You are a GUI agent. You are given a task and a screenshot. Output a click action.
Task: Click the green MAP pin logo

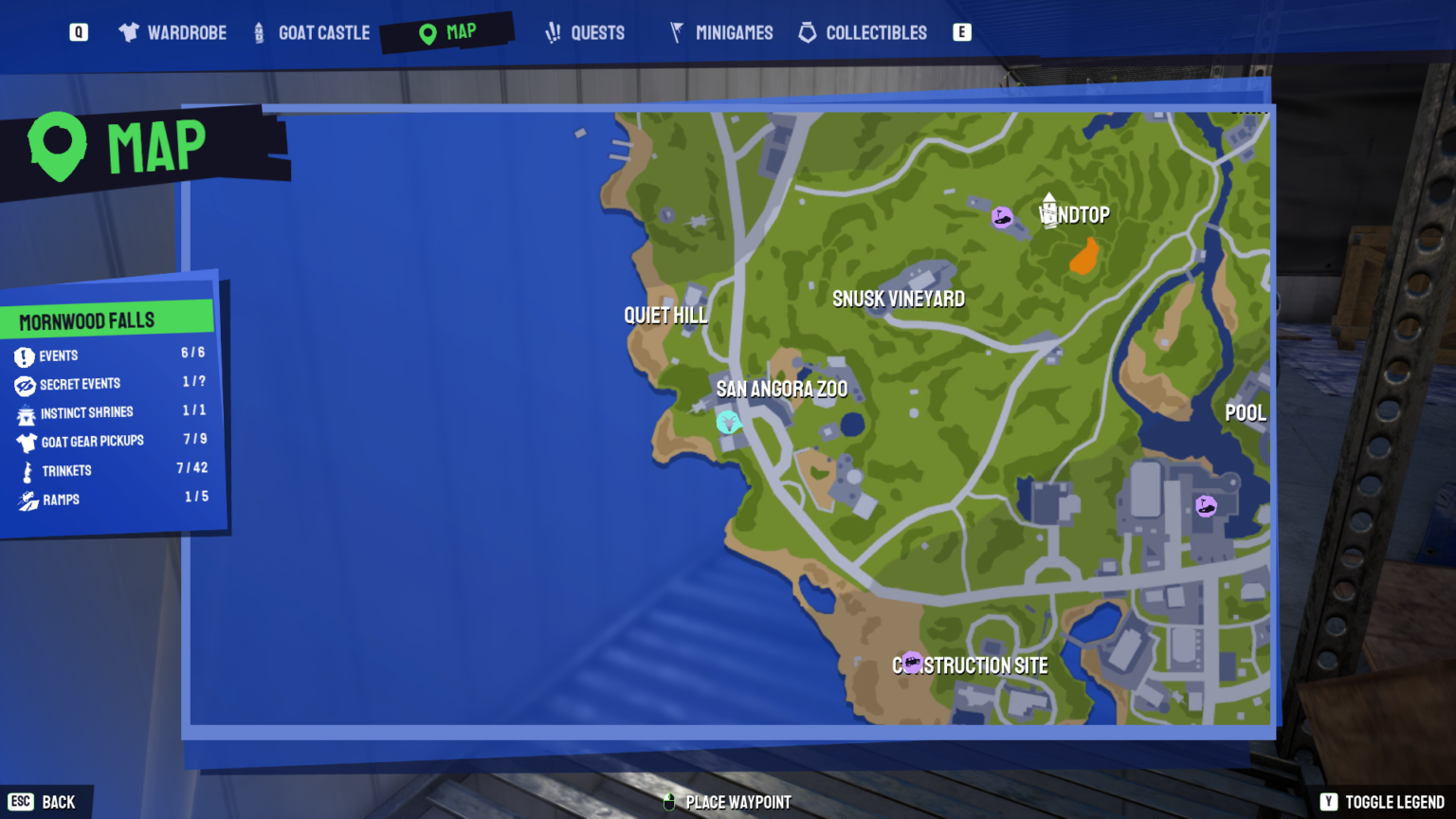pyautogui.click(x=57, y=145)
